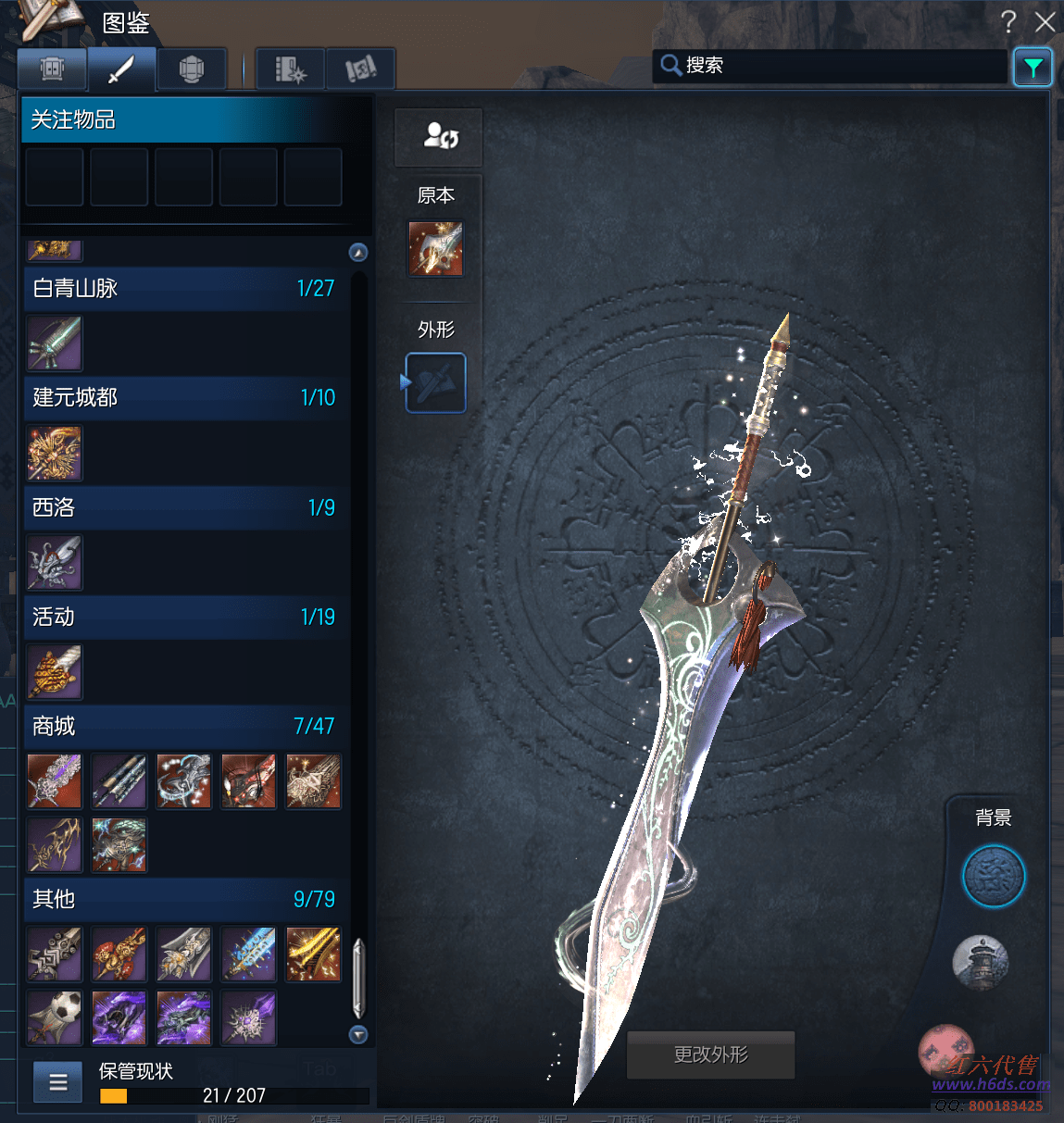
Task: Choose the golden ornate weapon under 建元城都
Action: [x=55, y=454]
